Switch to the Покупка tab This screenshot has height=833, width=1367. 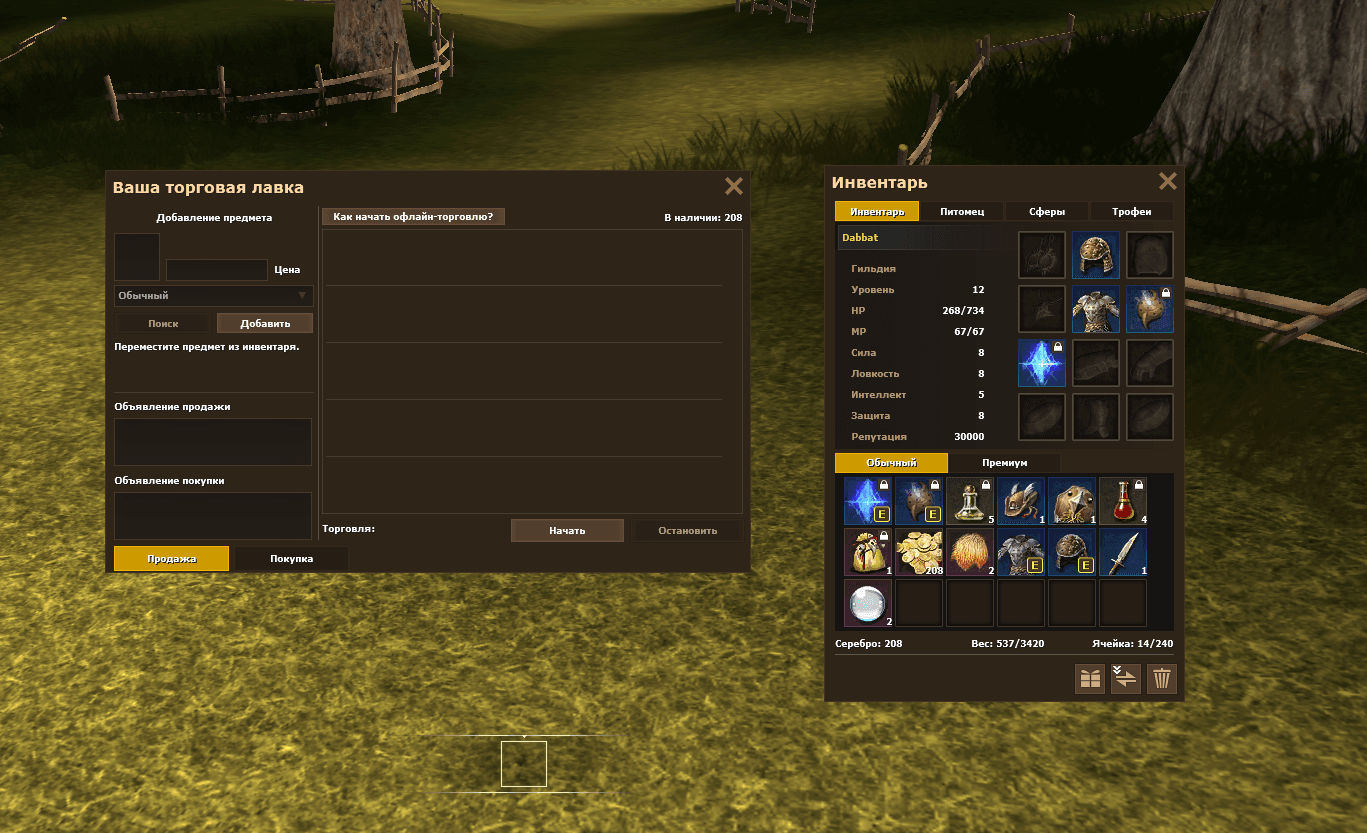(x=291, y=558)
